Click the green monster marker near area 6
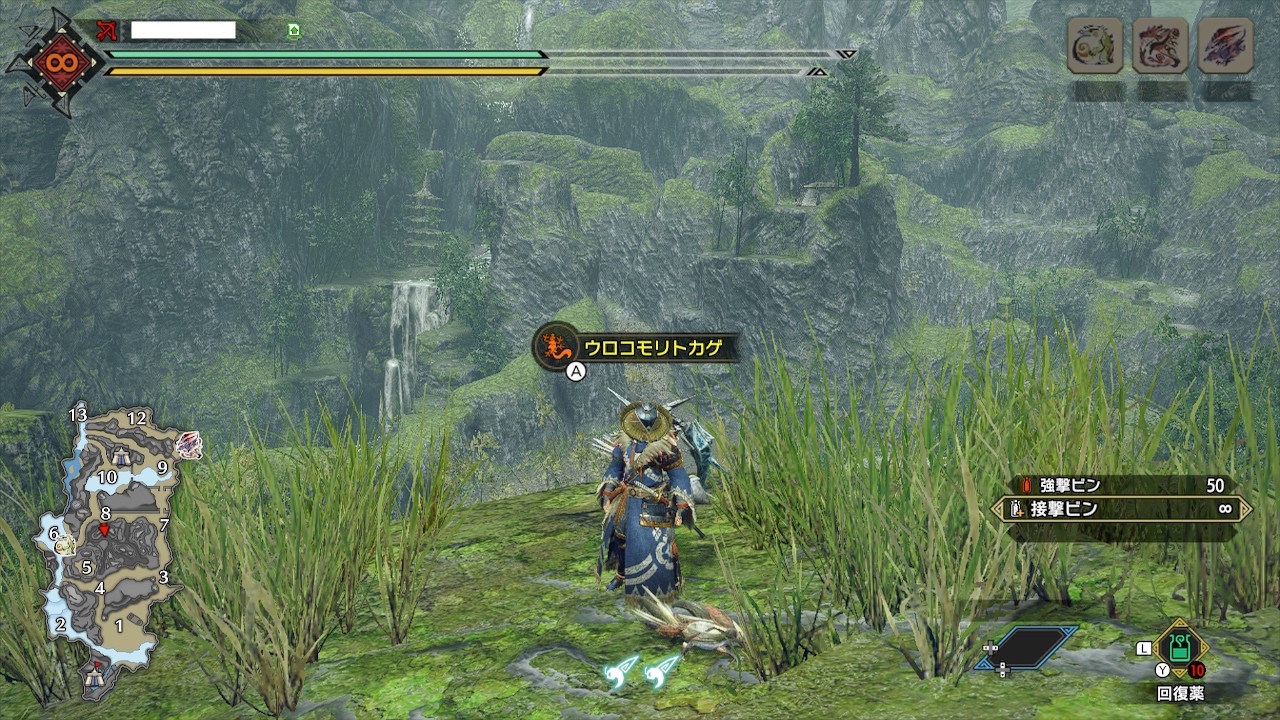 click(65, 544)
